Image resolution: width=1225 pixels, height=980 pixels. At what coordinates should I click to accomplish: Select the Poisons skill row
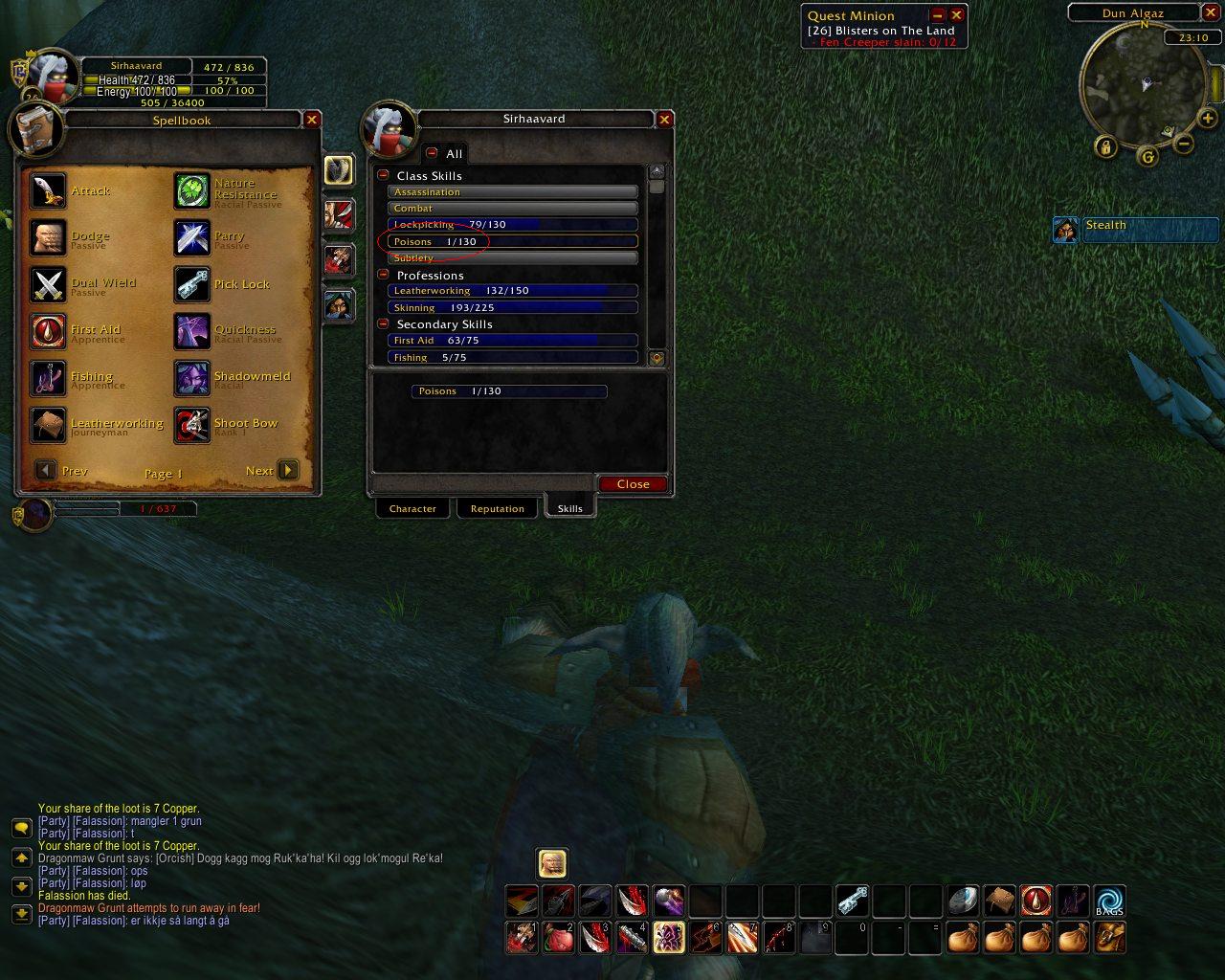pos(512,241)
